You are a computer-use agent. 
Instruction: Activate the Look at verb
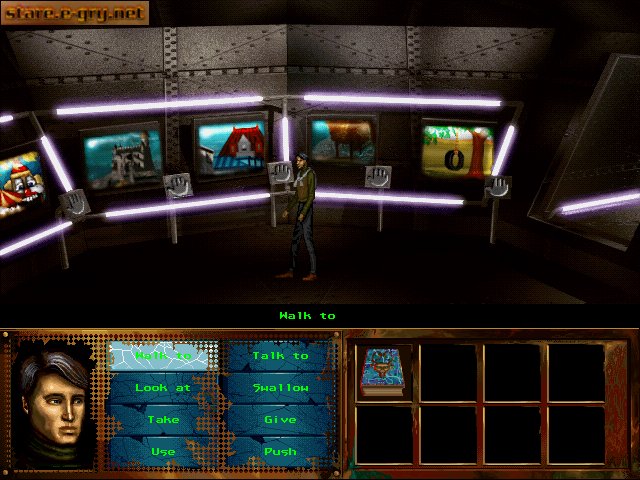tap(163, 388)
